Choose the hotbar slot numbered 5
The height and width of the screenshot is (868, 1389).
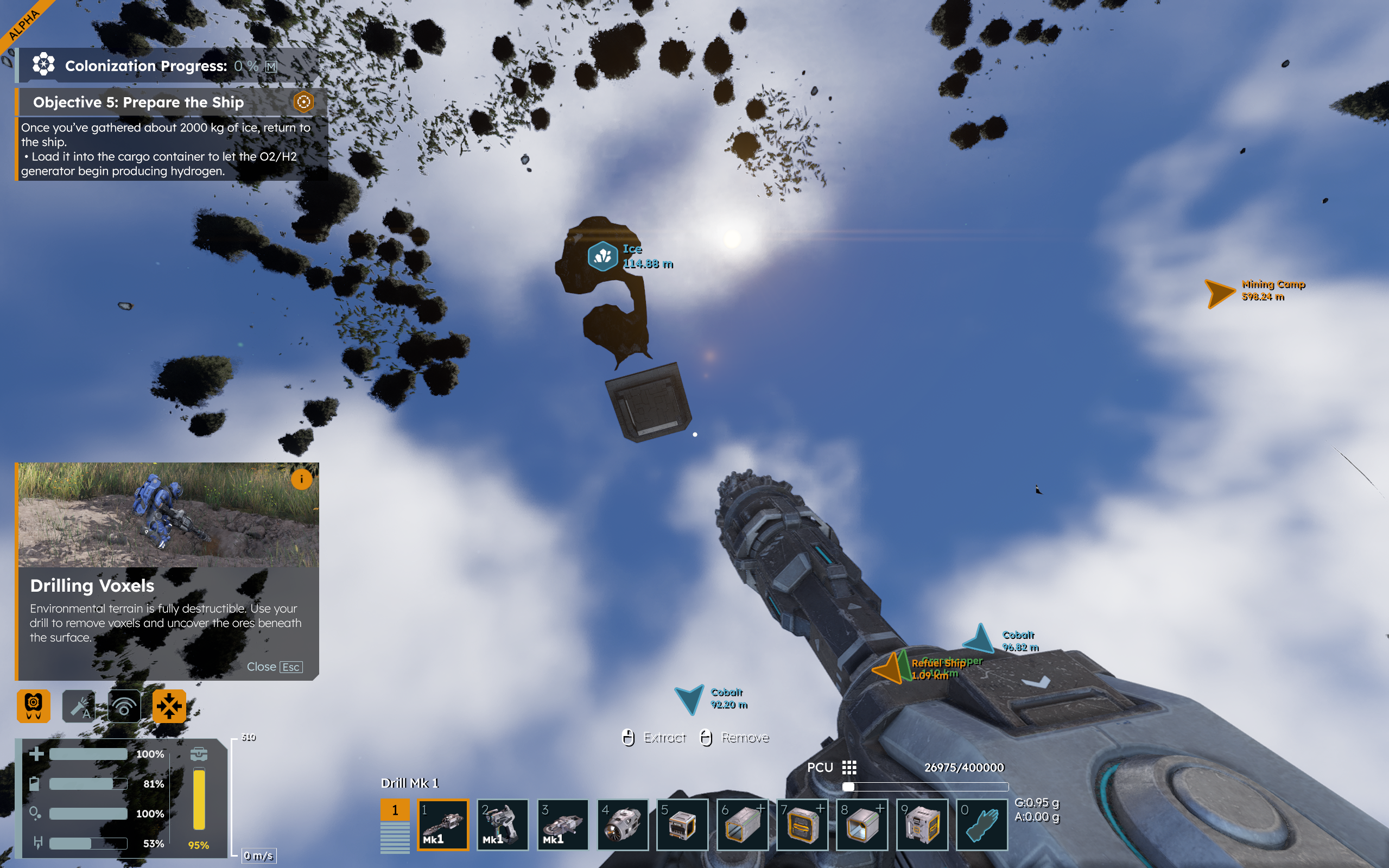coord(682,825)
